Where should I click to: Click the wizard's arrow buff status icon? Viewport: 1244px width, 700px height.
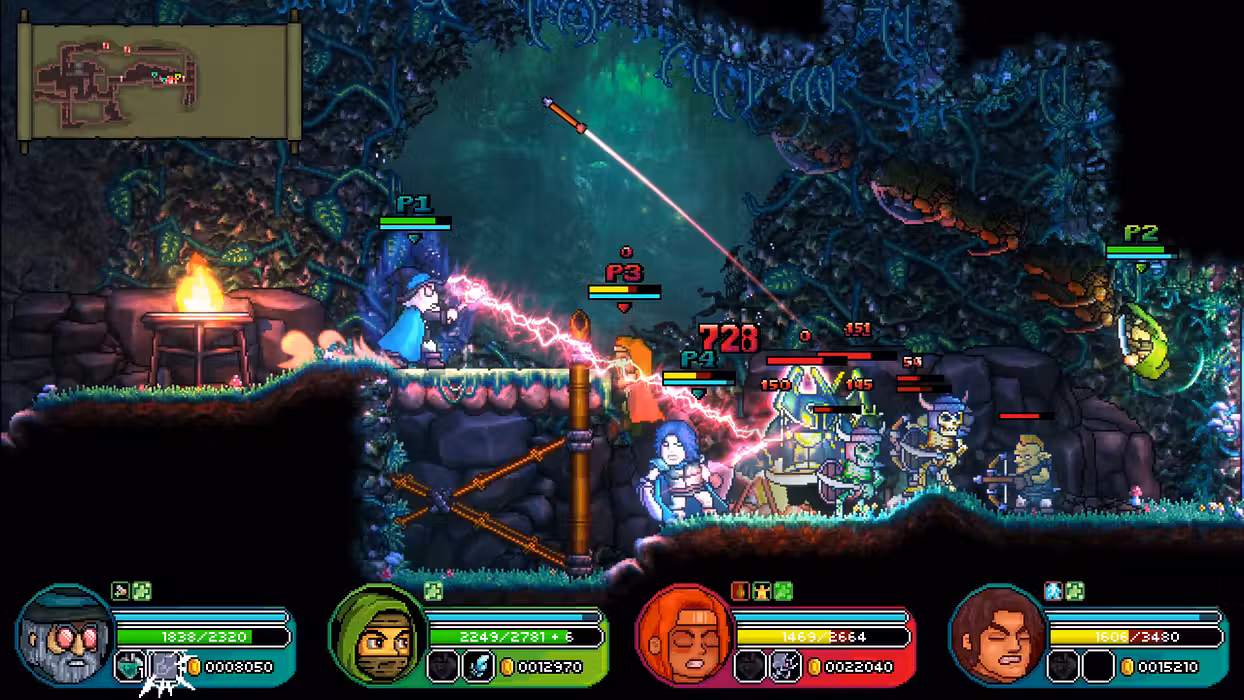(121, 591)
